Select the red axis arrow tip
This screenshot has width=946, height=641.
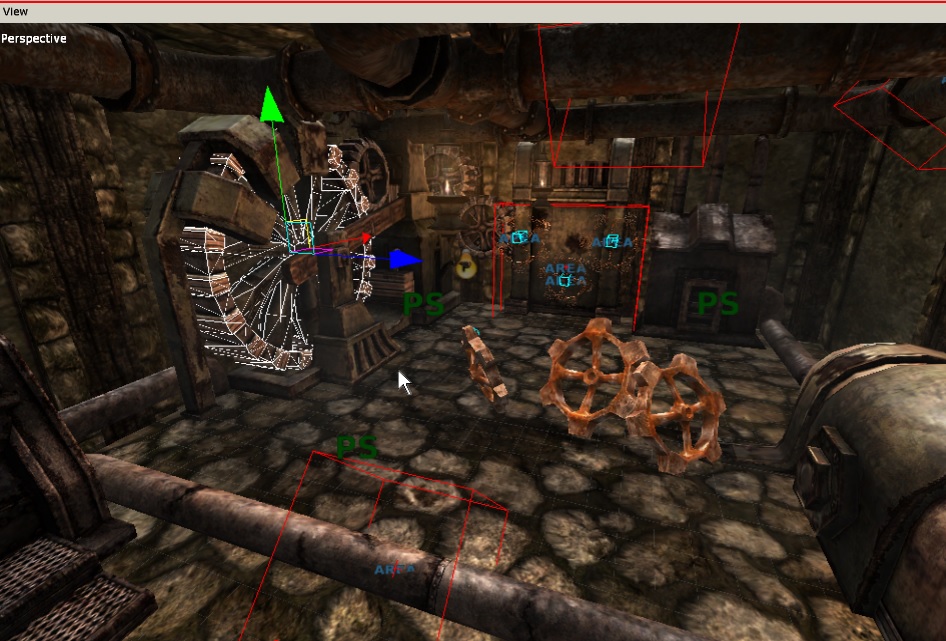tap(366, 238)
